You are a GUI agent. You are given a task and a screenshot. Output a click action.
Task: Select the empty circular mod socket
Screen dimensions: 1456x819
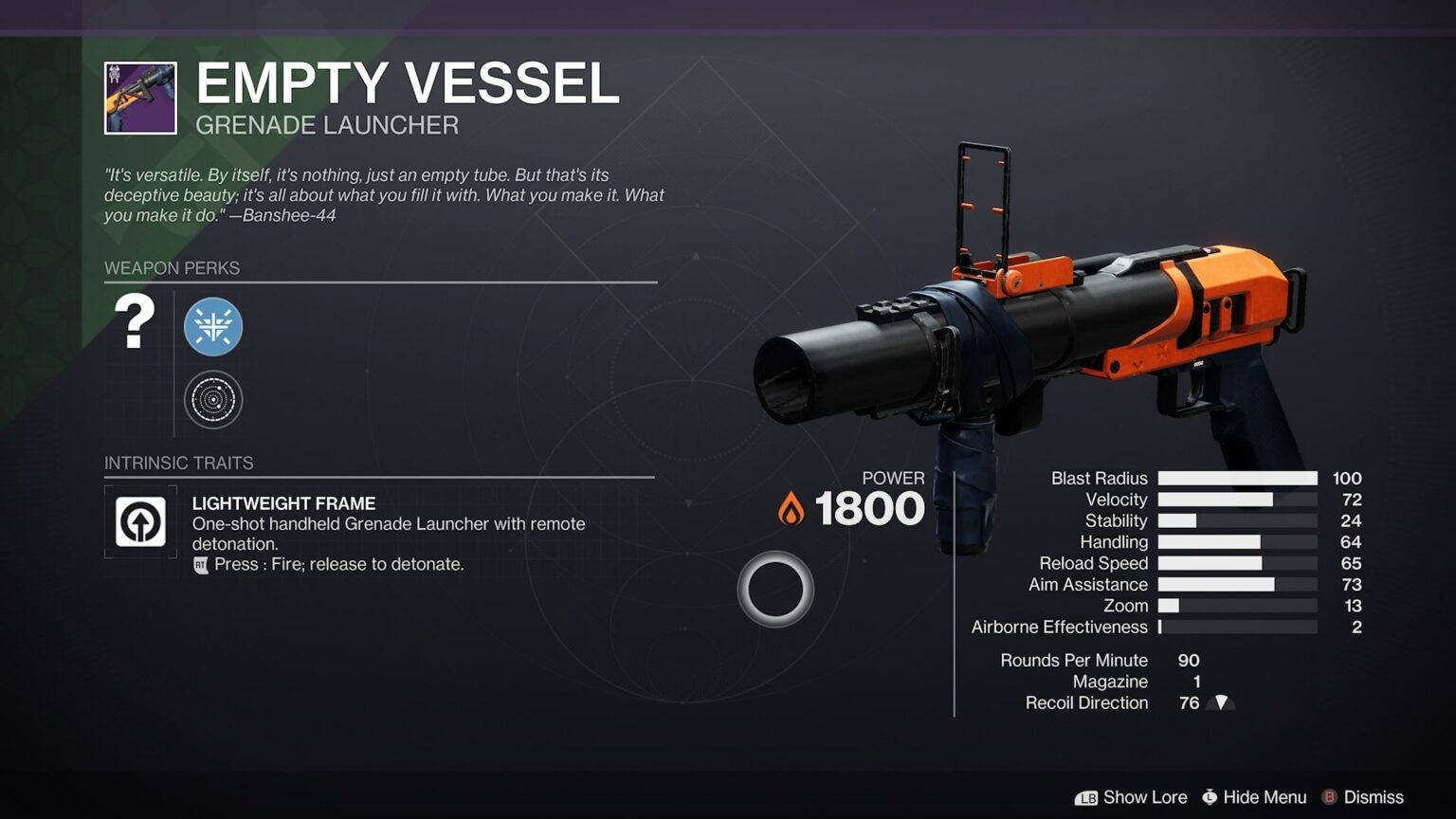(x=775, y=588)
